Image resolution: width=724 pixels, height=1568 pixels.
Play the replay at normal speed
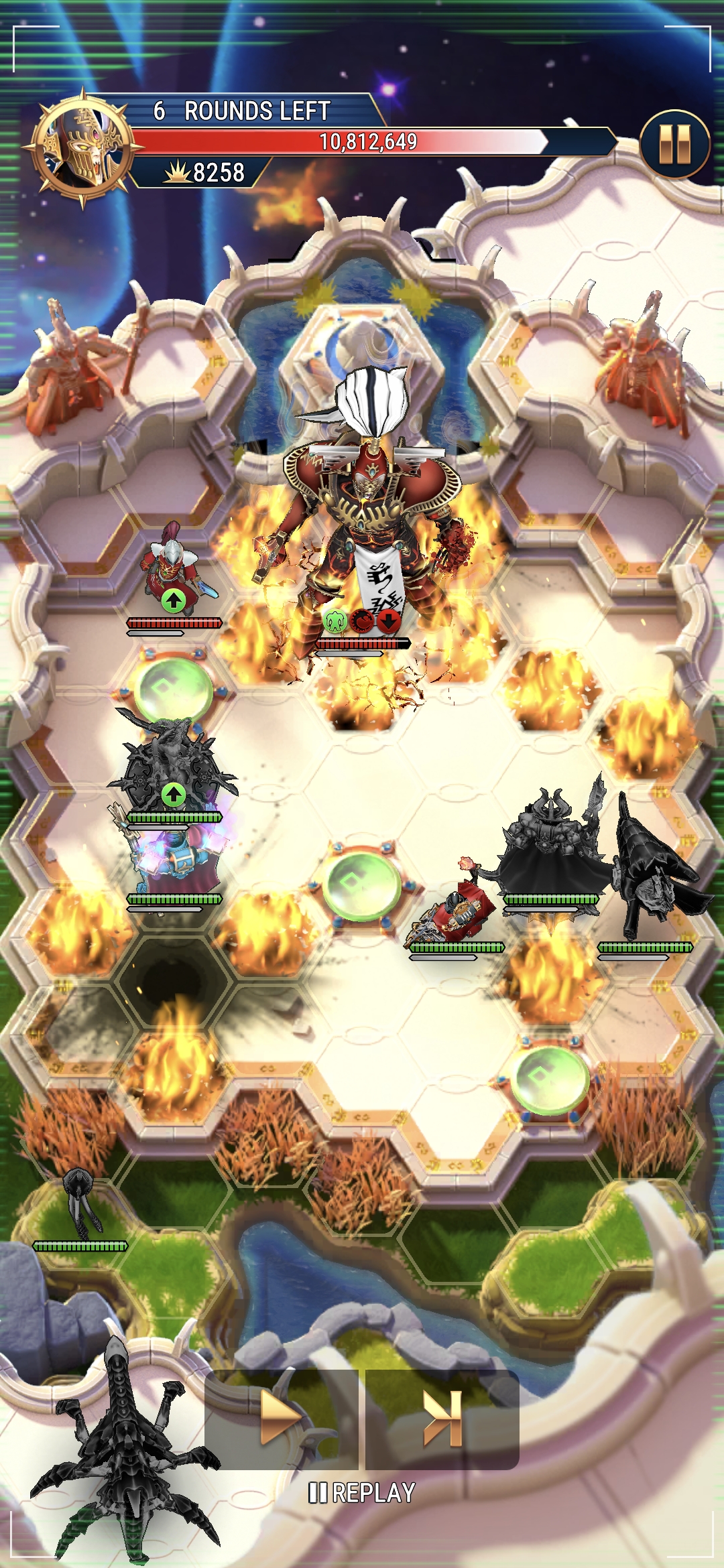[282, 1419]
